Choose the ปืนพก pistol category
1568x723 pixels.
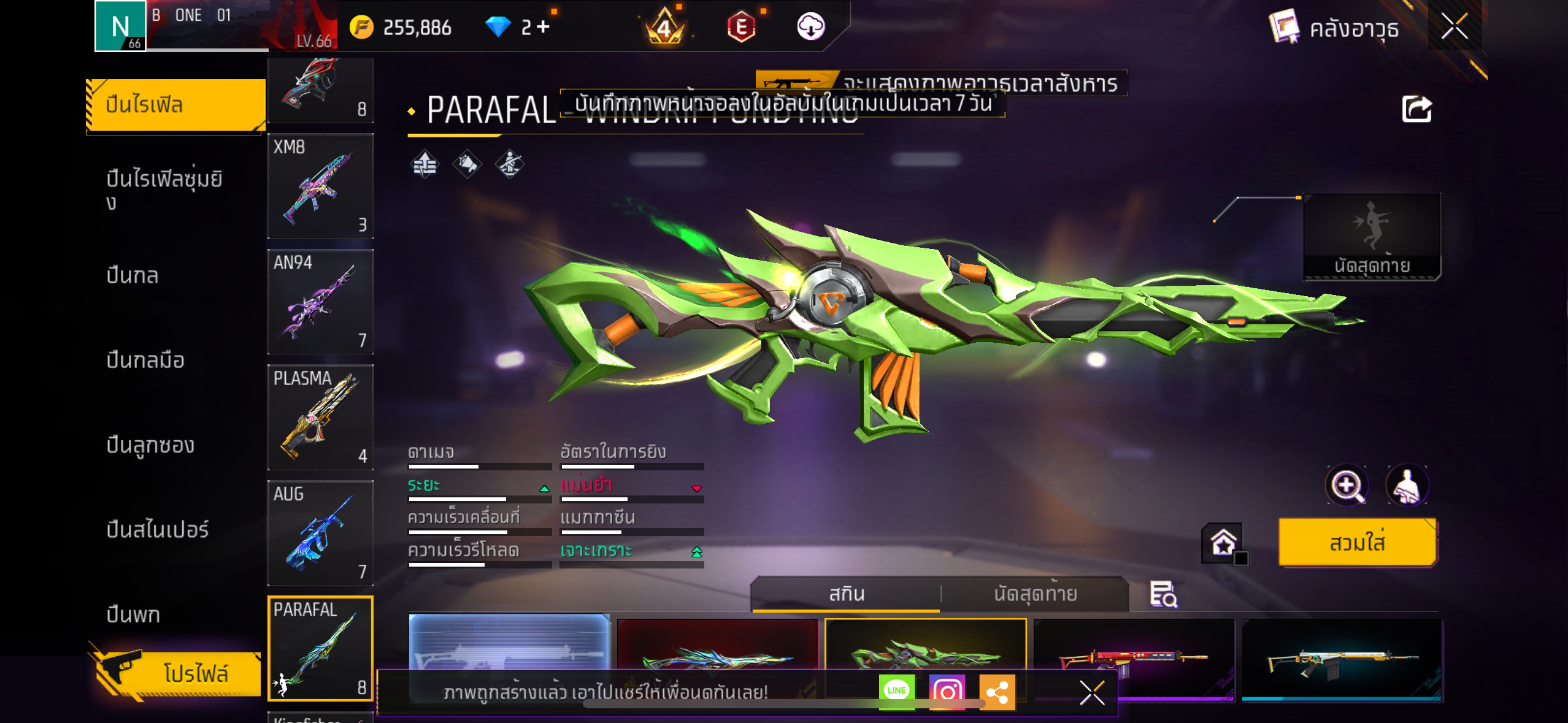133,614
